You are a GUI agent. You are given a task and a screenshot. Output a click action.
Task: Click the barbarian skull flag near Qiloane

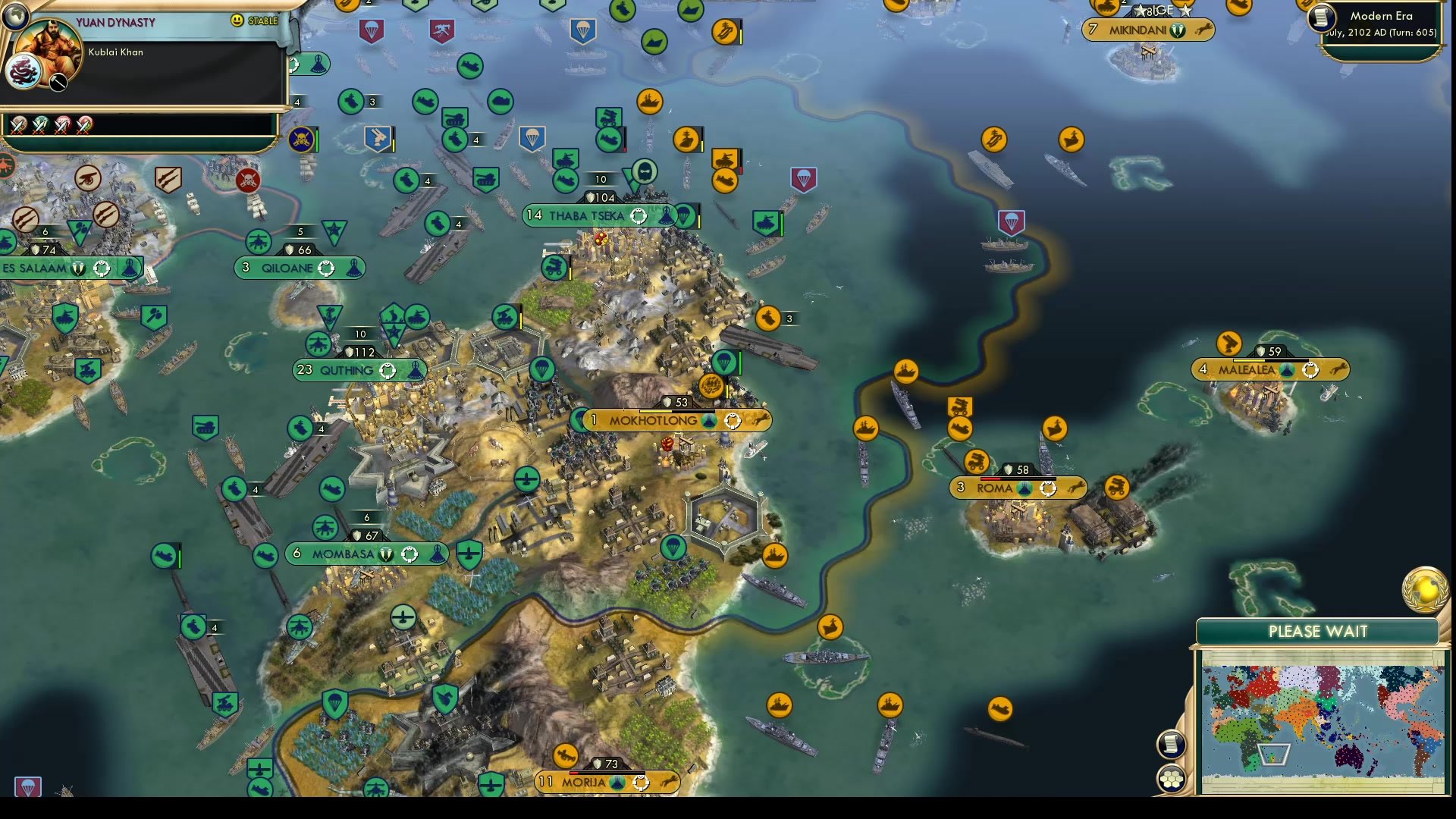click(x=248, y=182)
